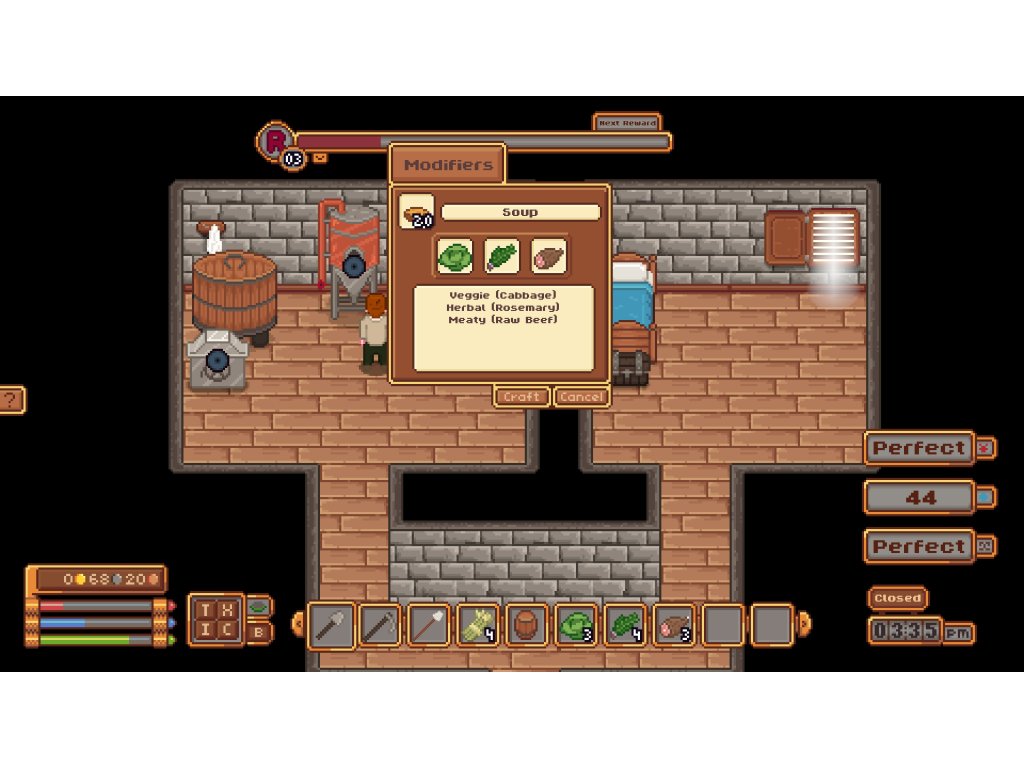The image size is (1024, 768).
Task: Select the shovel in the hotbar
Action: 331,626
